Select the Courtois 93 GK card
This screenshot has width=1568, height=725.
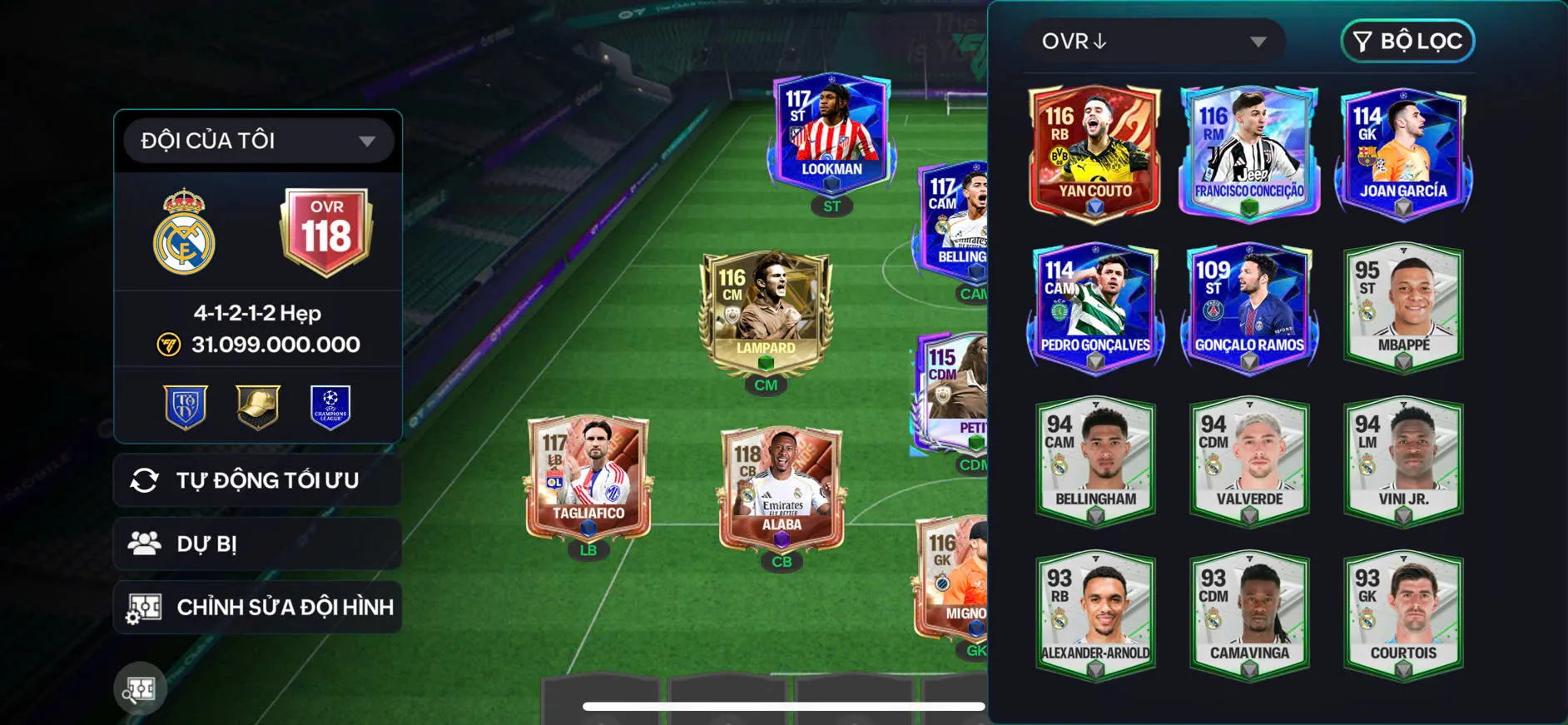[1403, 616]
